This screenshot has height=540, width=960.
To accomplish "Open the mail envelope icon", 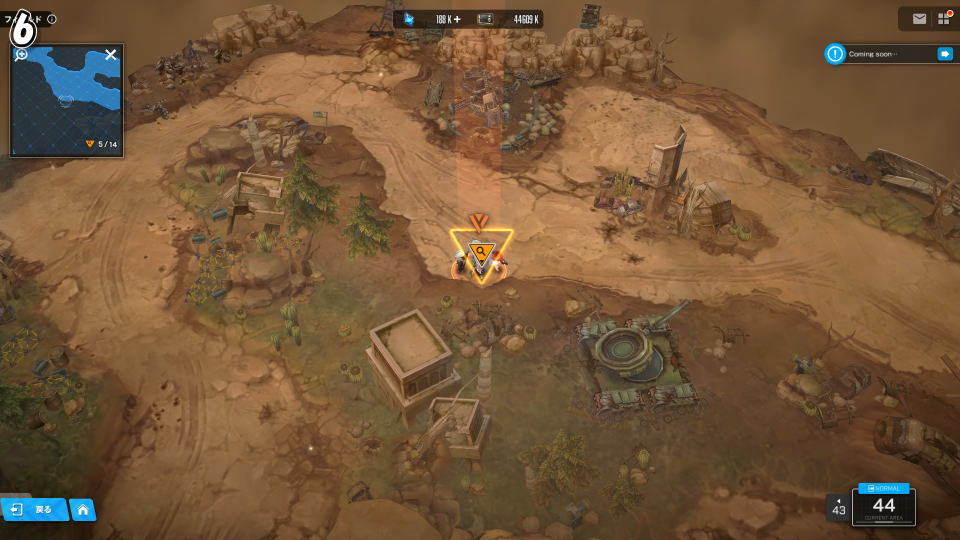I will coord(919,19).
